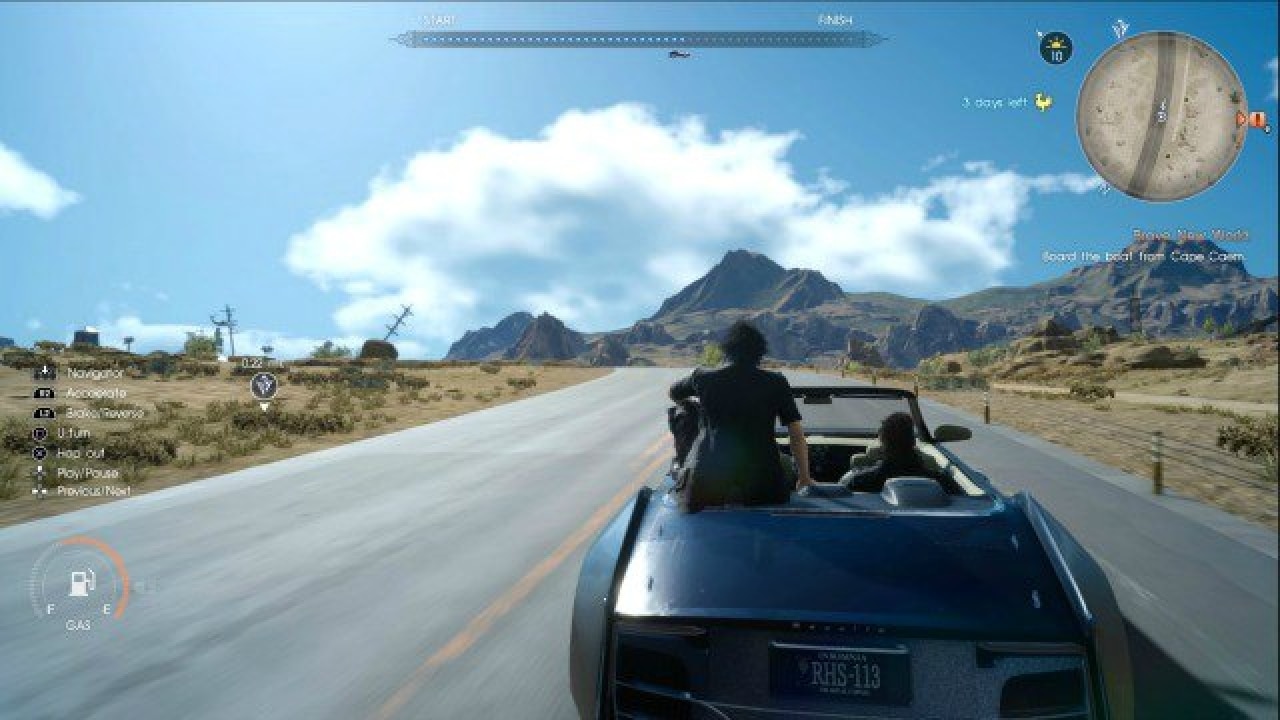Image resolution: width=1280 pixels, height=720 pixels.
Task: Toggle music with the Play/Pause control
Action: coord(41,471)
